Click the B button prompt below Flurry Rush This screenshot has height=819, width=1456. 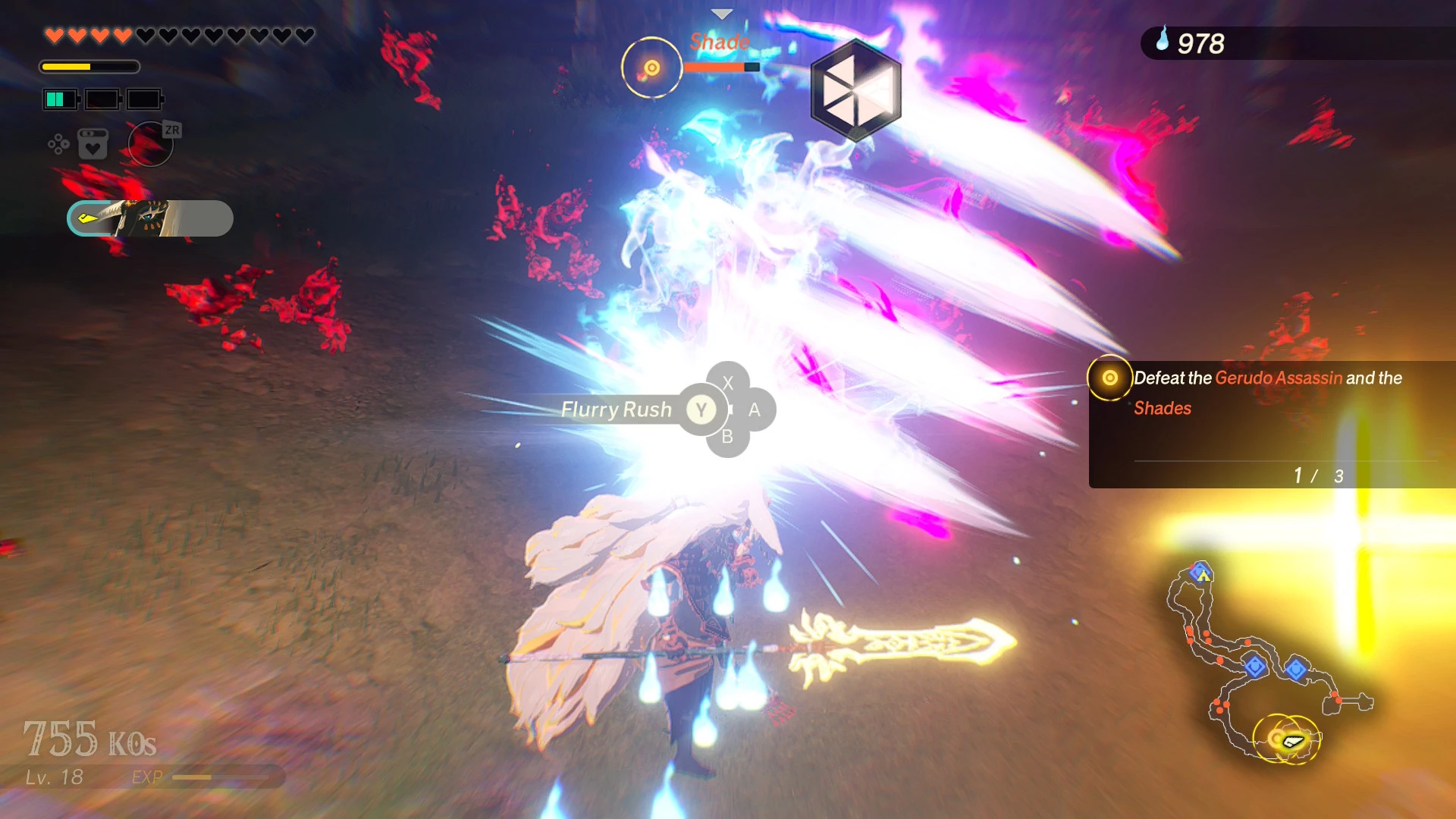tap(726, 436)
